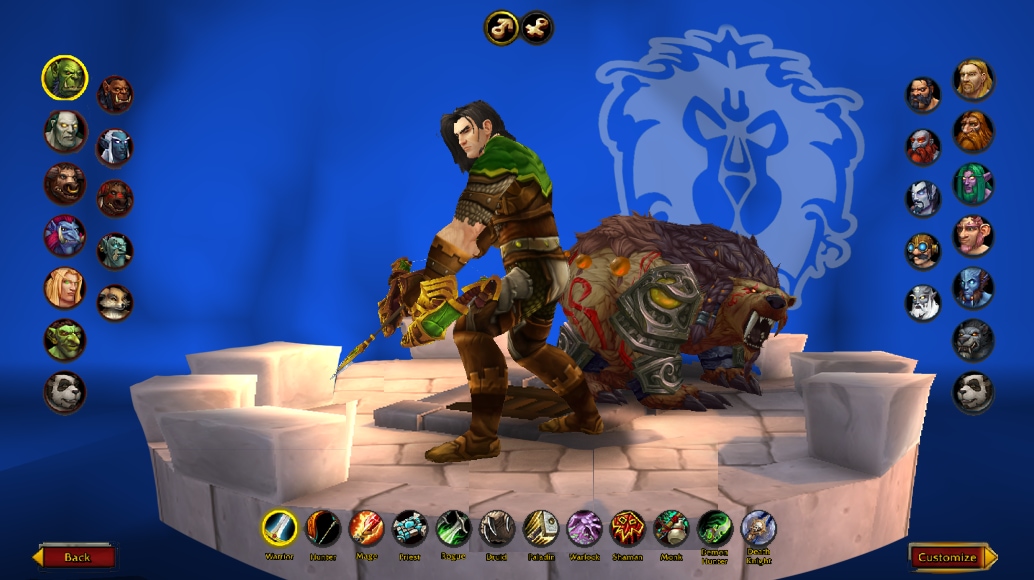Viewport: 1034px width, 580px height.
Task: Choose the Hunter class
Action: [x=323, y=527]
